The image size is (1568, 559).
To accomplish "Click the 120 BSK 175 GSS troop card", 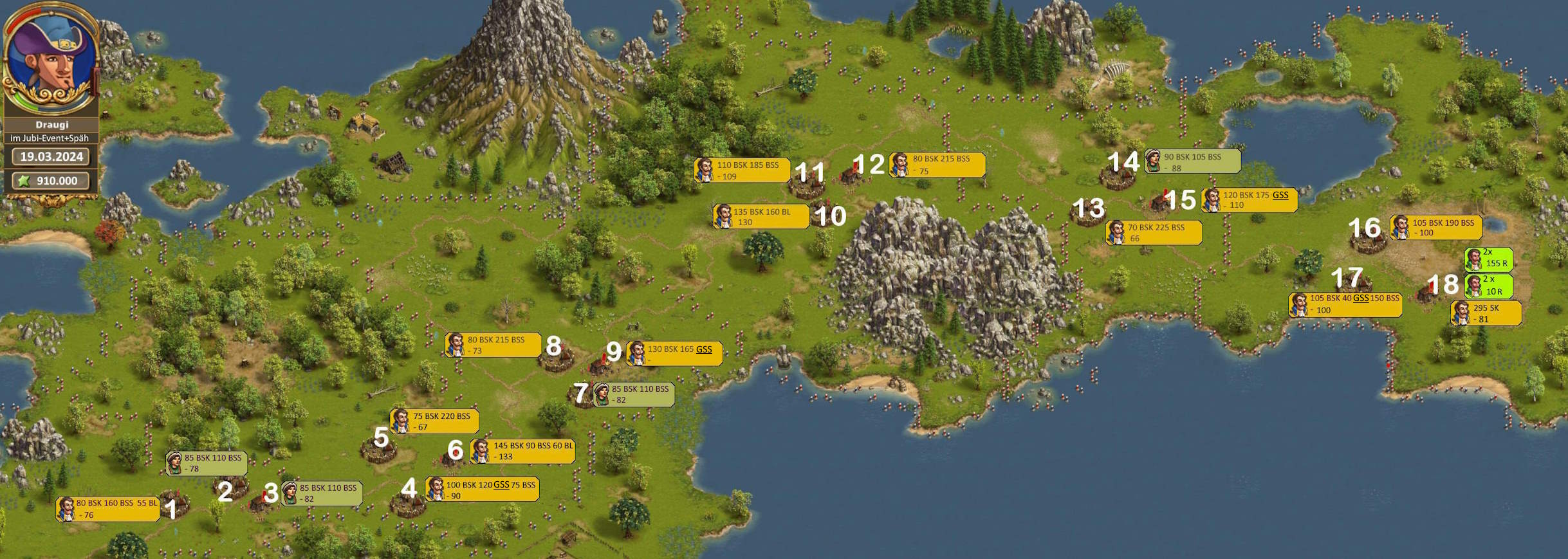I will (1249, 200).
